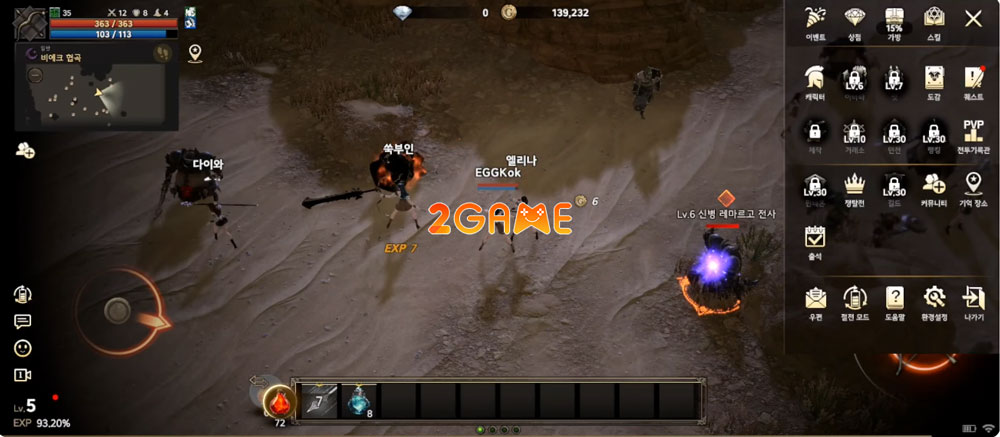This screenshot has height=437, width=1000.
Task: Select the blue potion hotbar slot
Action: point(360,400)
